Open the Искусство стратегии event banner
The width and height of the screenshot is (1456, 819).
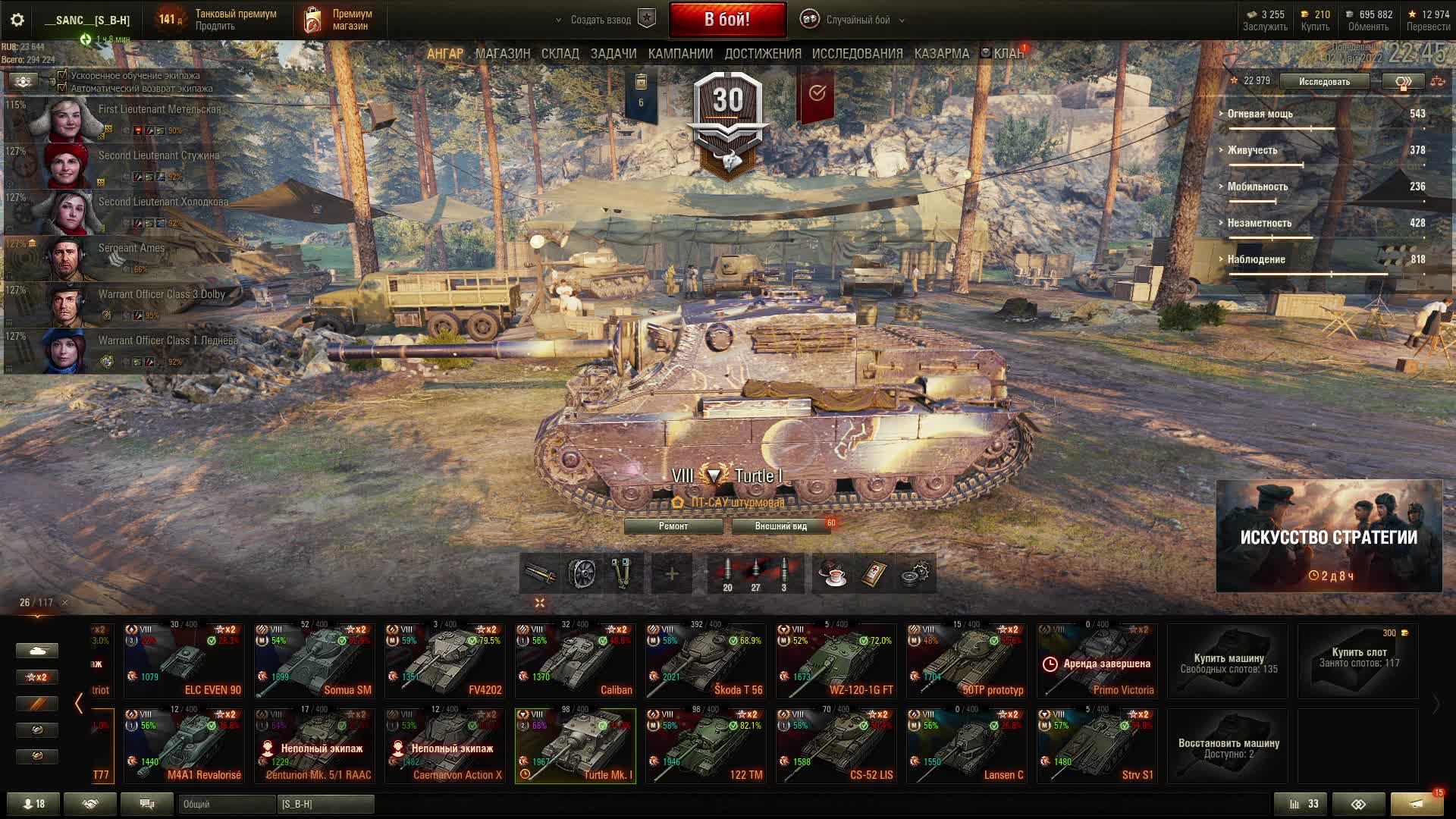pos(1329,536)
